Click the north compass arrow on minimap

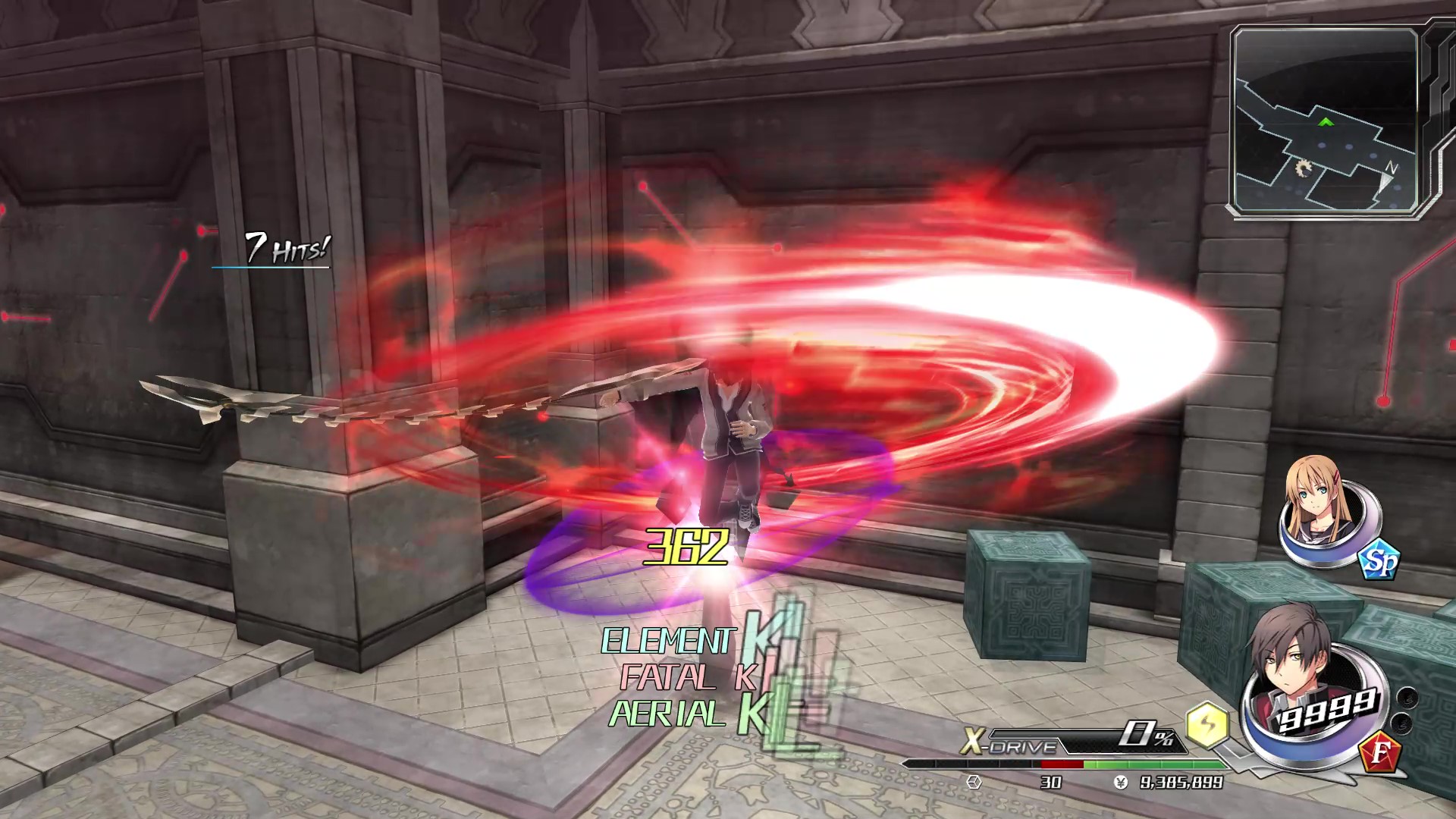pos(1388,179)
